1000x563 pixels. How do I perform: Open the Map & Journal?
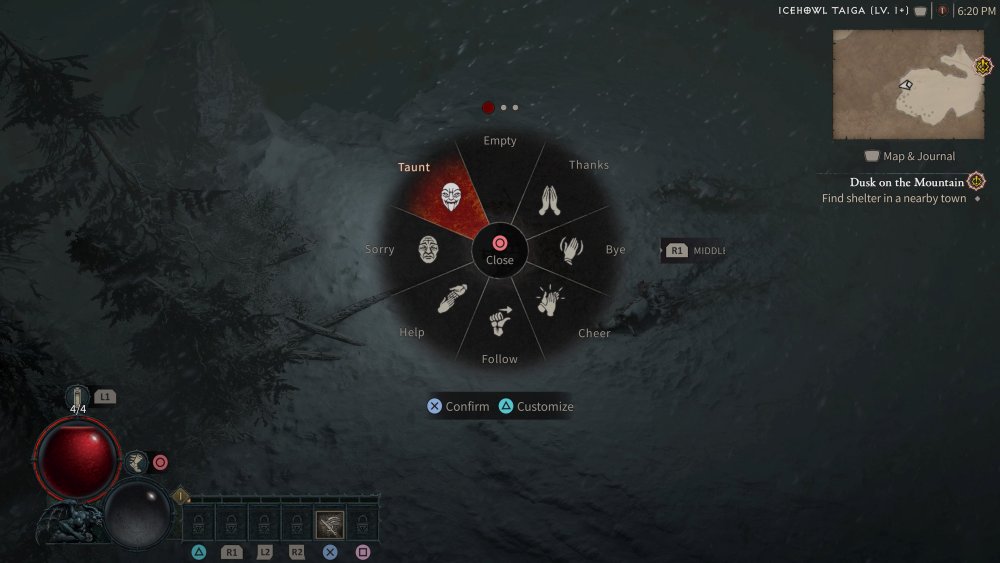909,156
